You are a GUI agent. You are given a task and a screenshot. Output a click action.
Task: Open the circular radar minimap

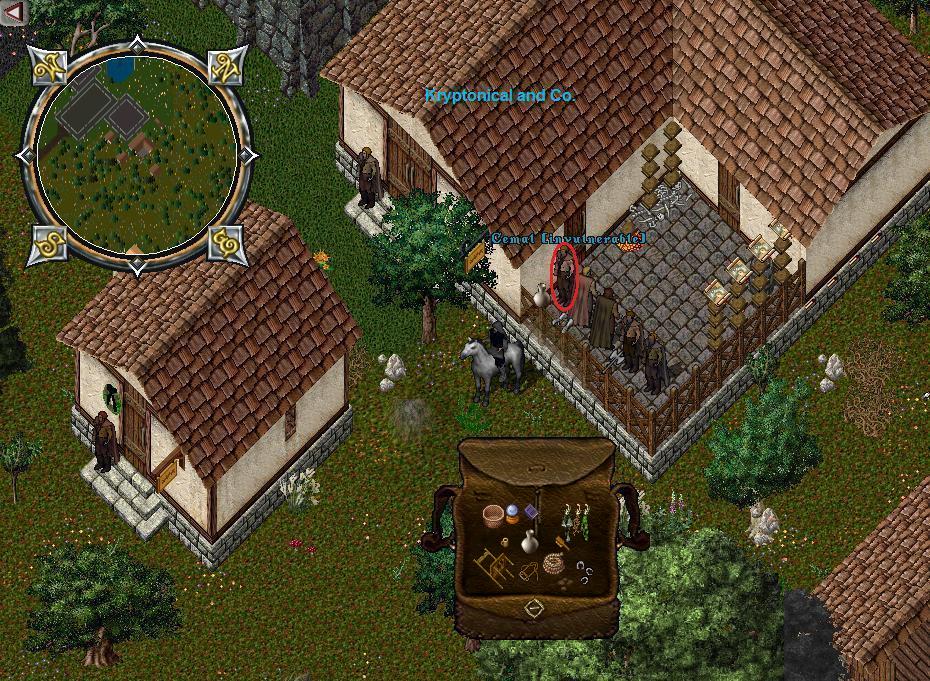tap(135, 155)
